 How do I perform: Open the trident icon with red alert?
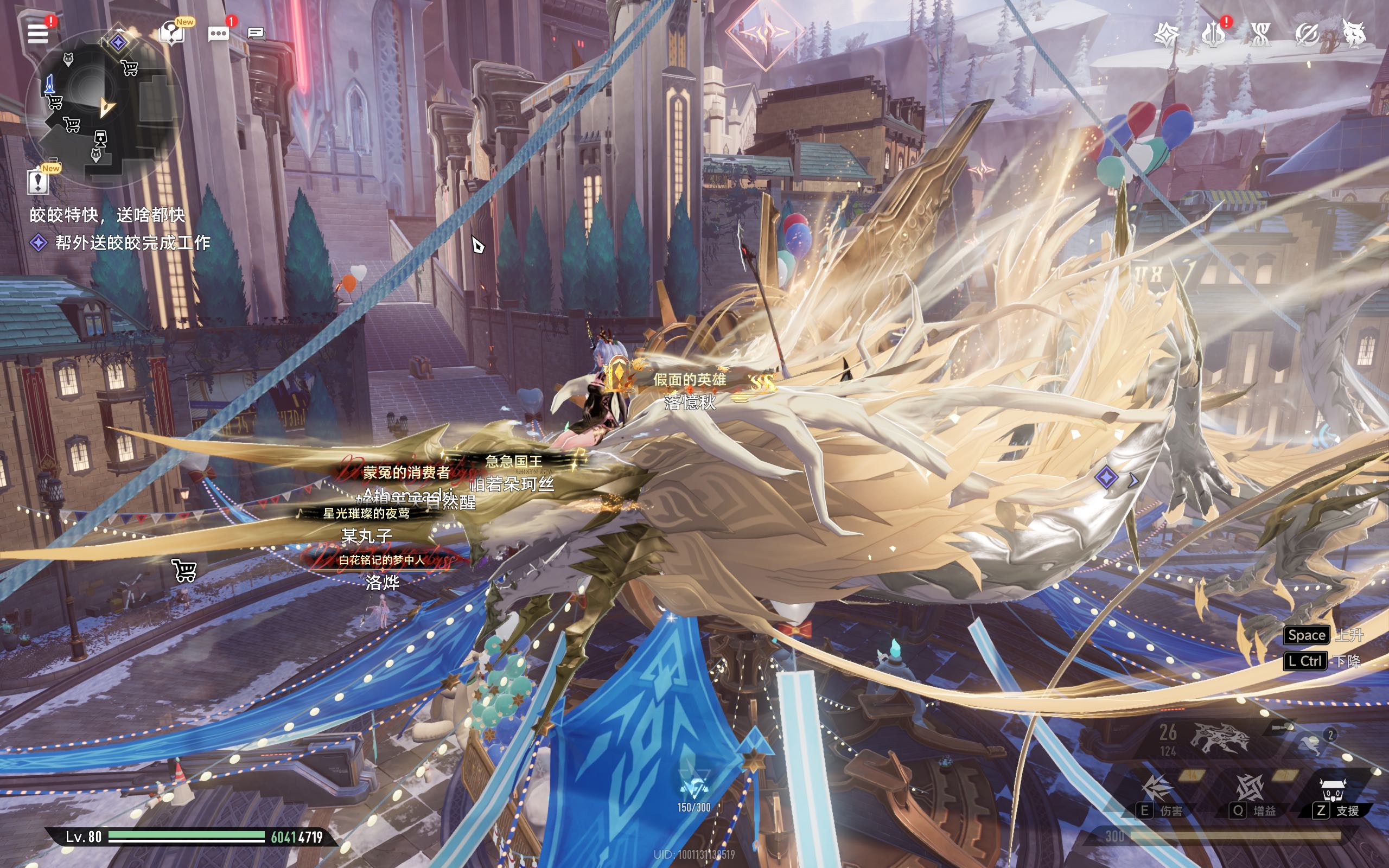click(x=1213, y=34)
